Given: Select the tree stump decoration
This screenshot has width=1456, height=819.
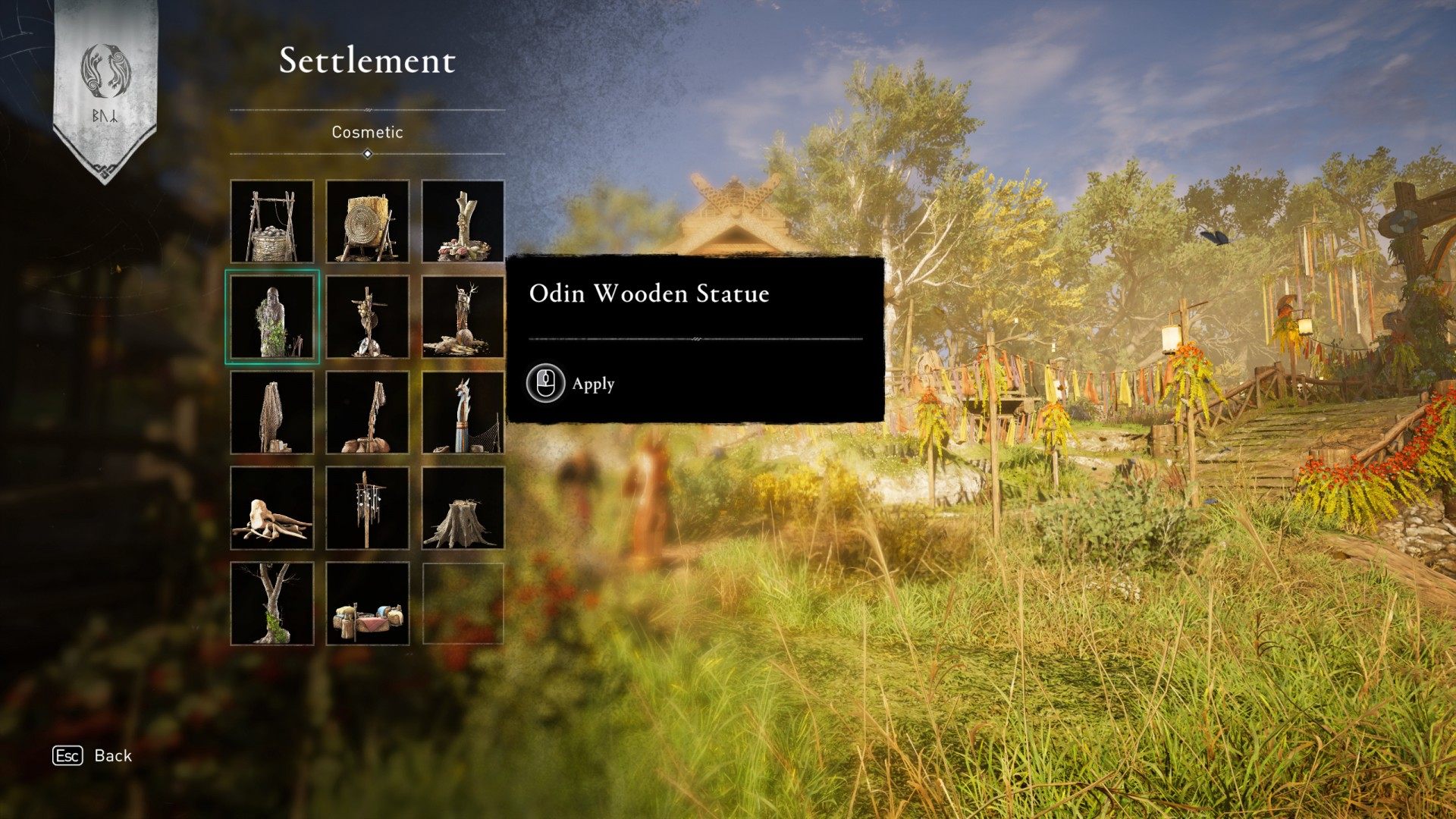Looking at the screenshot, I should coord(463,508).
